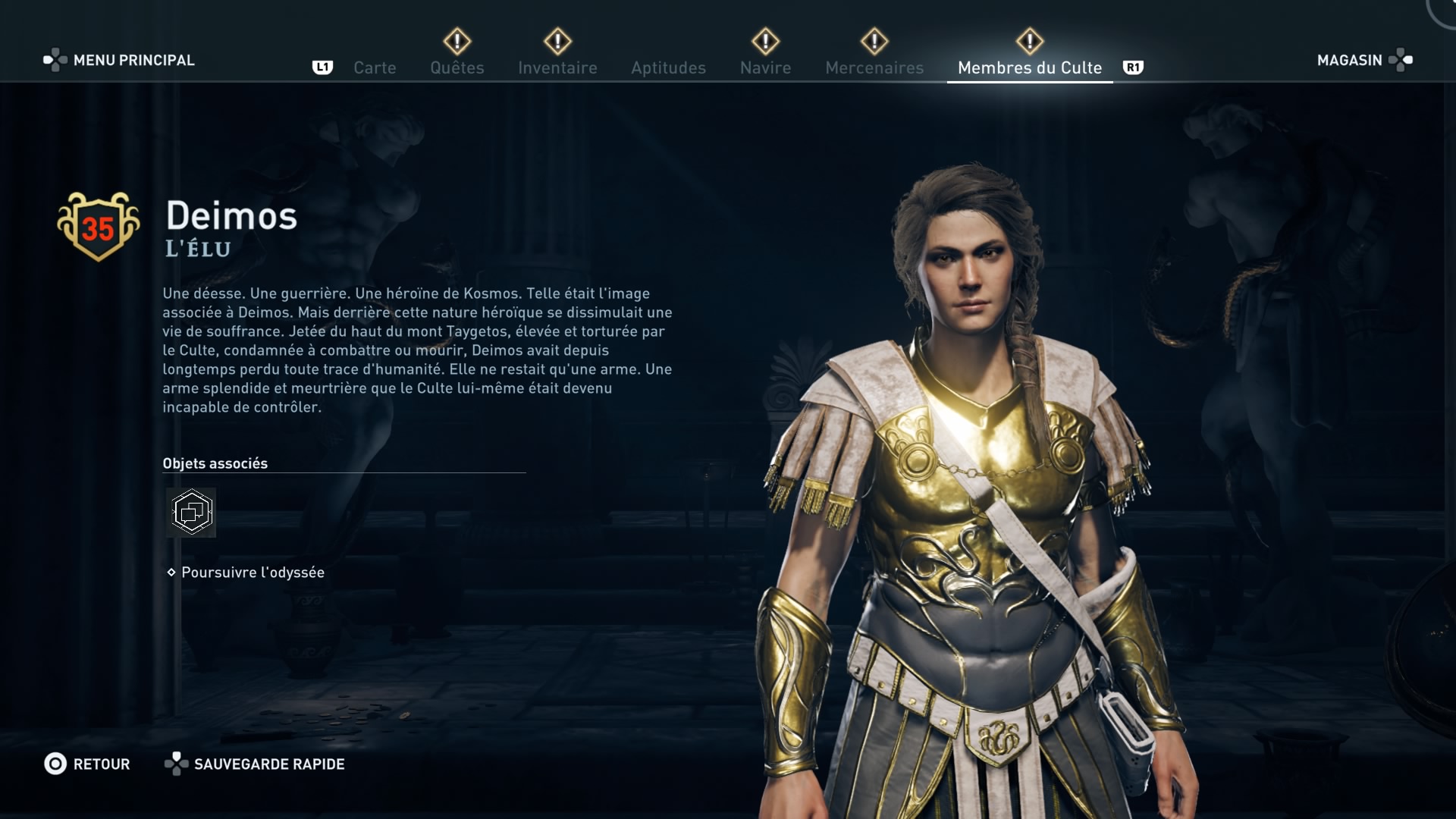Choose Poursuivre l'odyssée objective
The width and height of the screenshot is (1456, 819).
[x=253, y=573]
